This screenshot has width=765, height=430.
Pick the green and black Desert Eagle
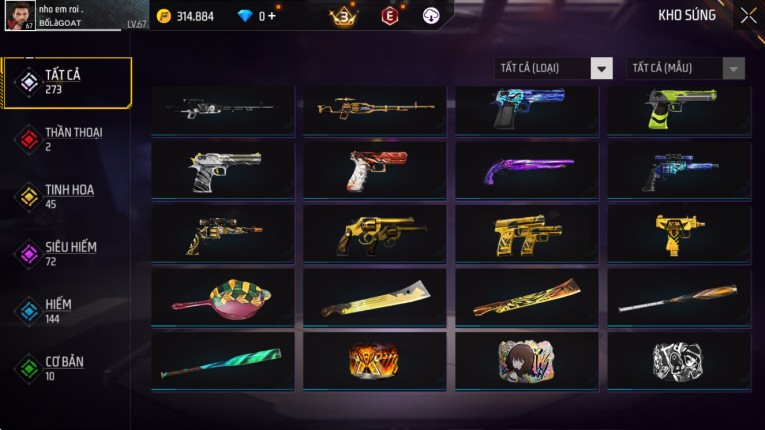[679, 108]
